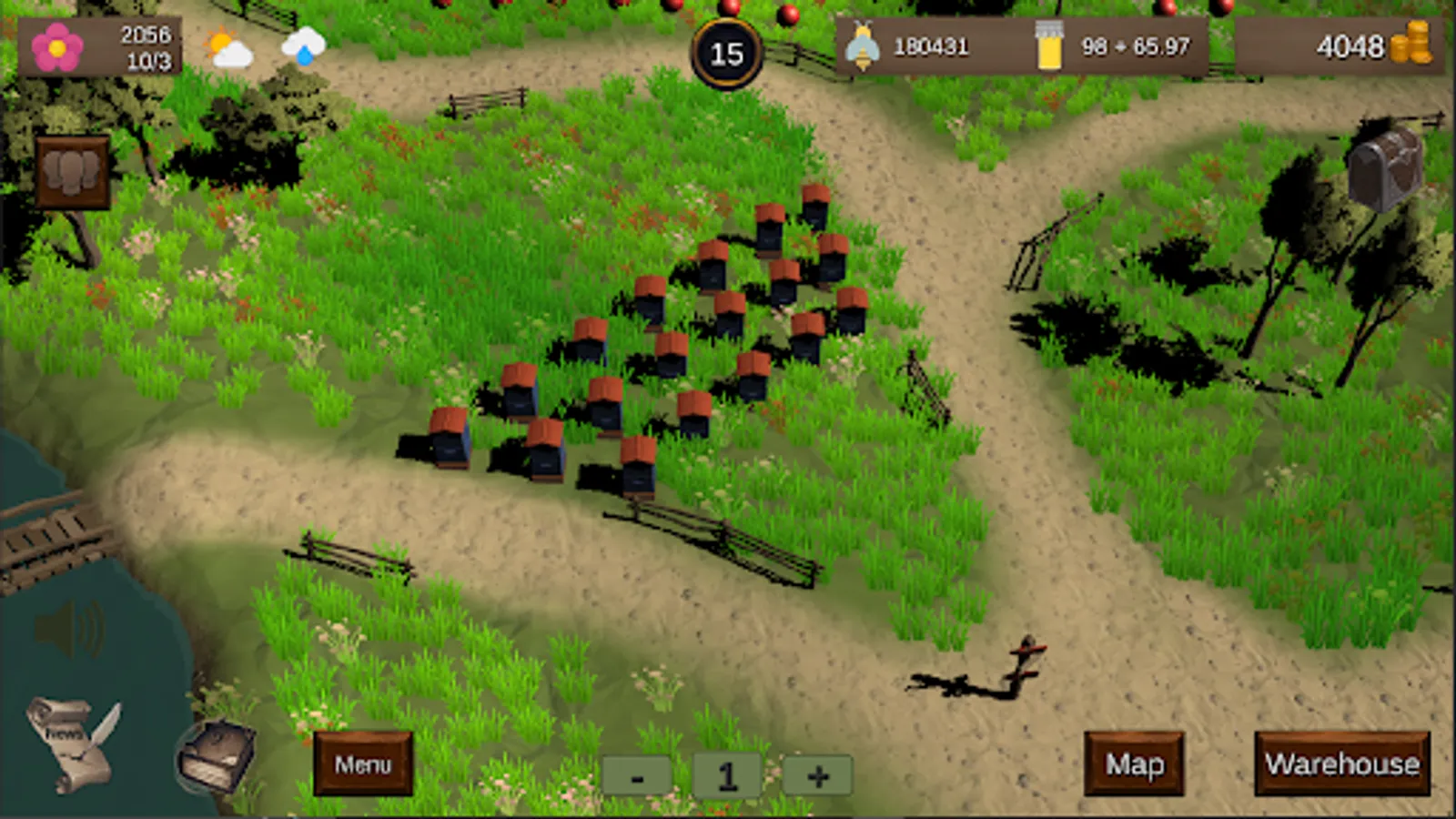Open the treasure chest icon
Viewport: 1456px width, 819px height.
tap(1384, 168)
